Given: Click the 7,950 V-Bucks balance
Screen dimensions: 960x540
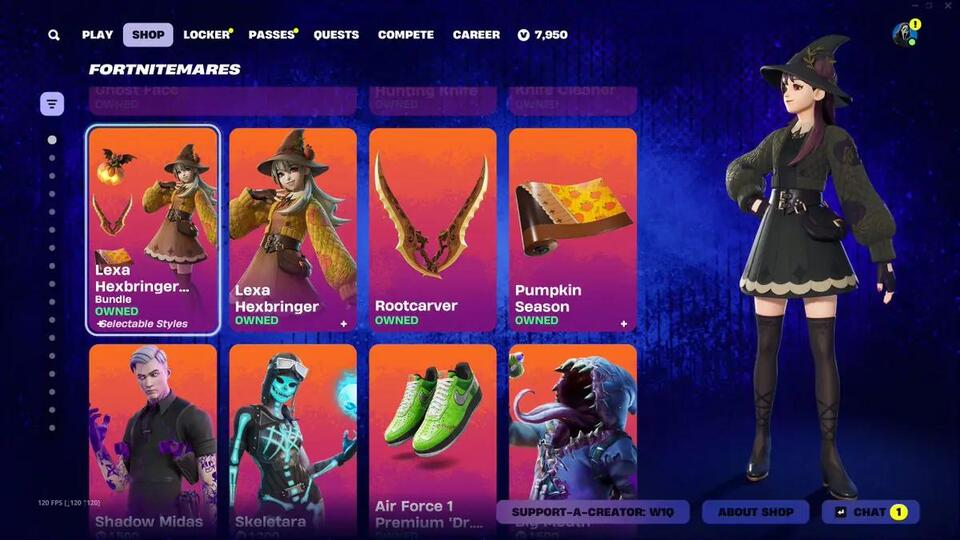Looking at the screenshot, I should (x=543, y=35).
